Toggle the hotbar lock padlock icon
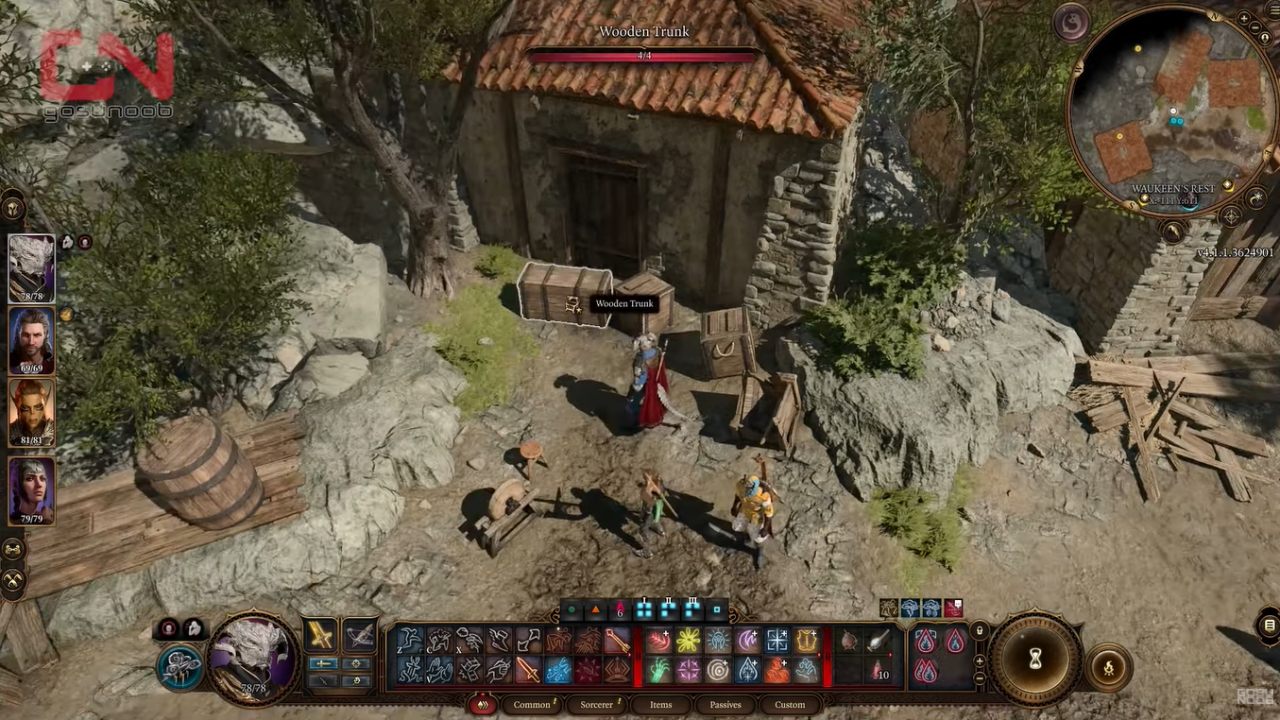The height and width of the screenshot is (720, 1280). point(980,631)
